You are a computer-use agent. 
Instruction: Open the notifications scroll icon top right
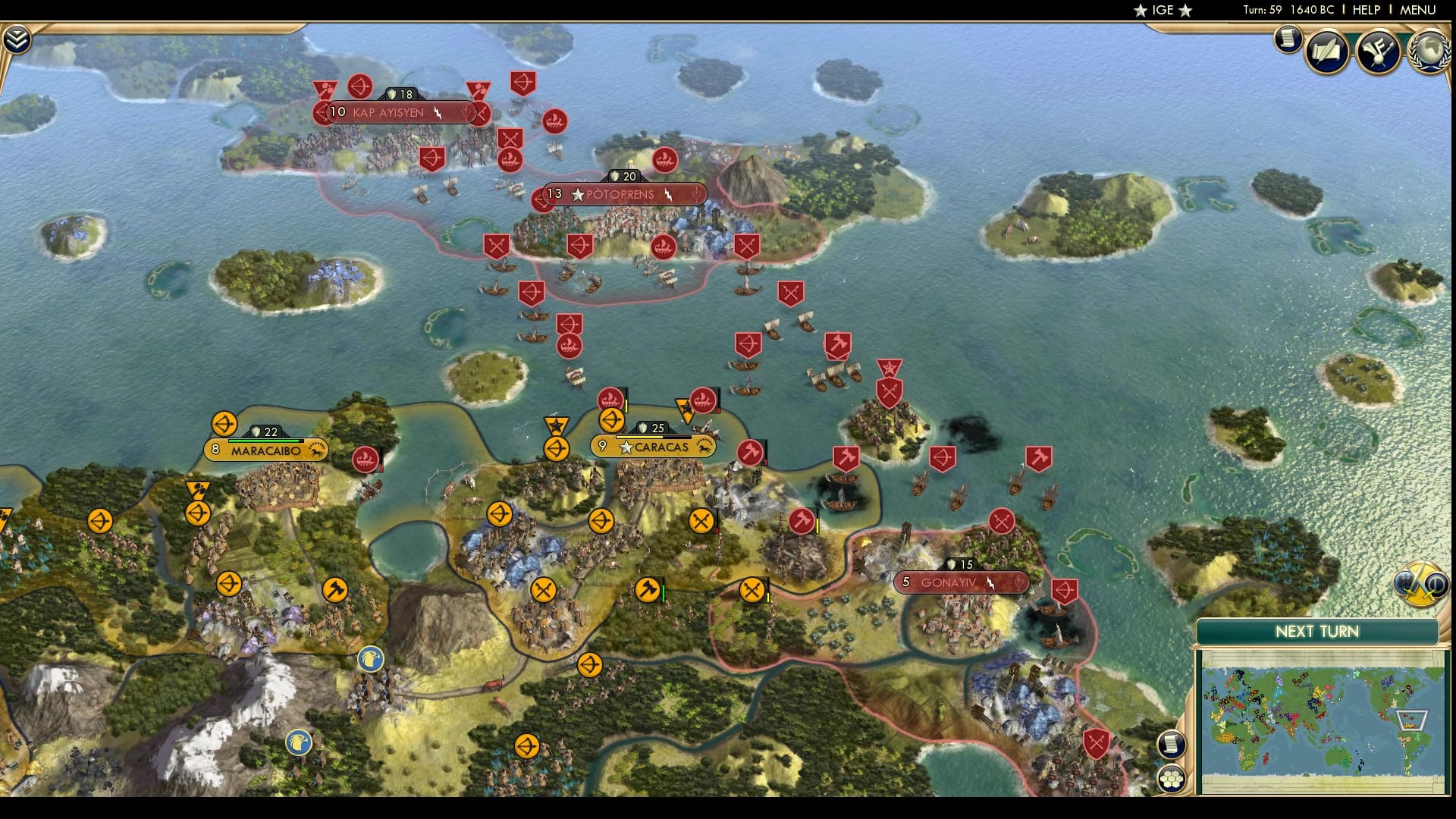coord(1288,40)
